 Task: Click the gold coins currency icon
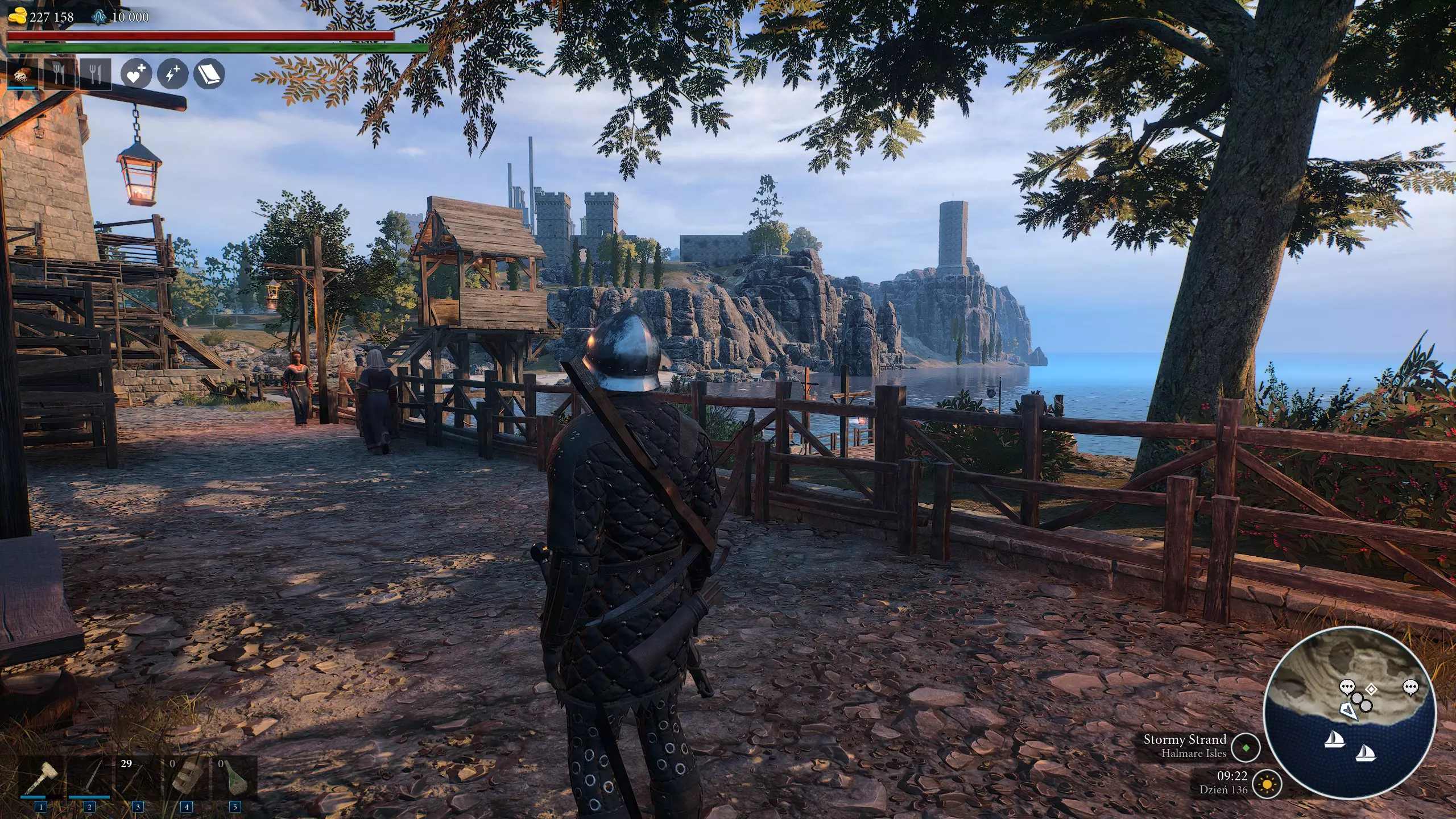tap(18, 16)
